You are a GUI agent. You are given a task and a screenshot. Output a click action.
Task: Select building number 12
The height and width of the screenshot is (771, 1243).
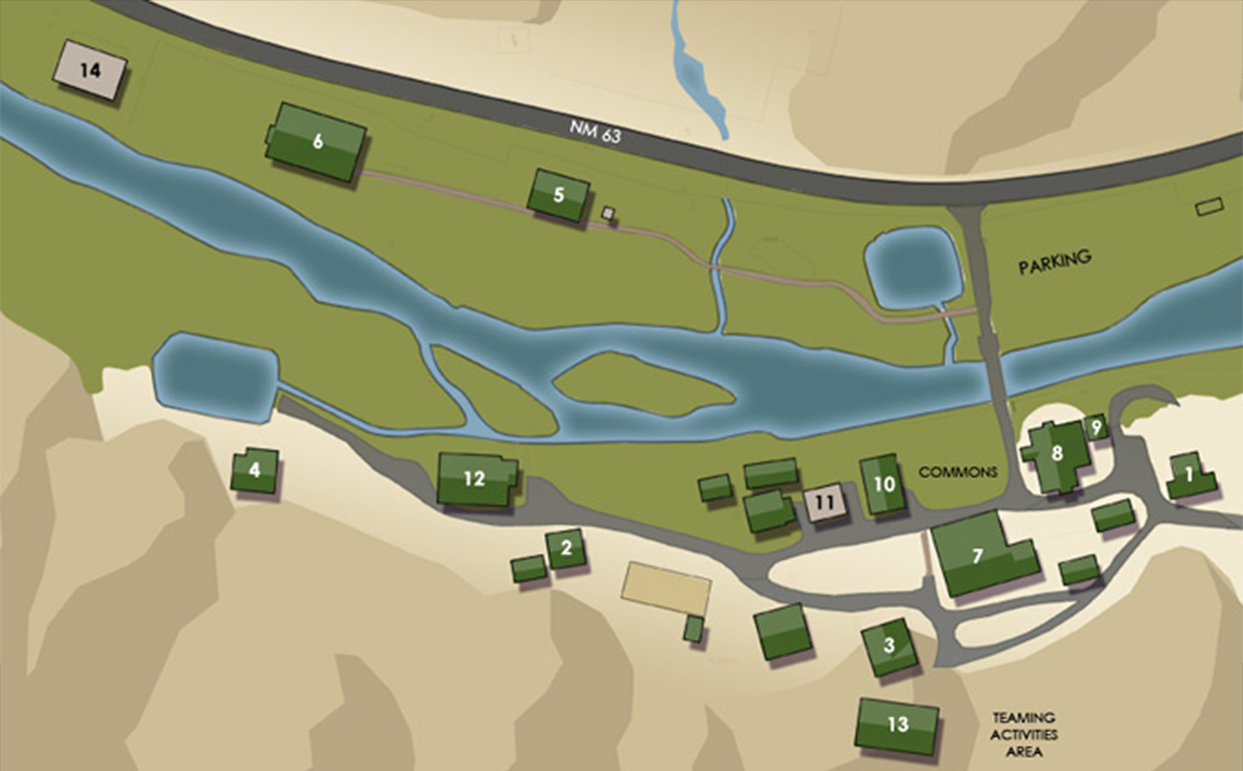click(x=475, y=479)
